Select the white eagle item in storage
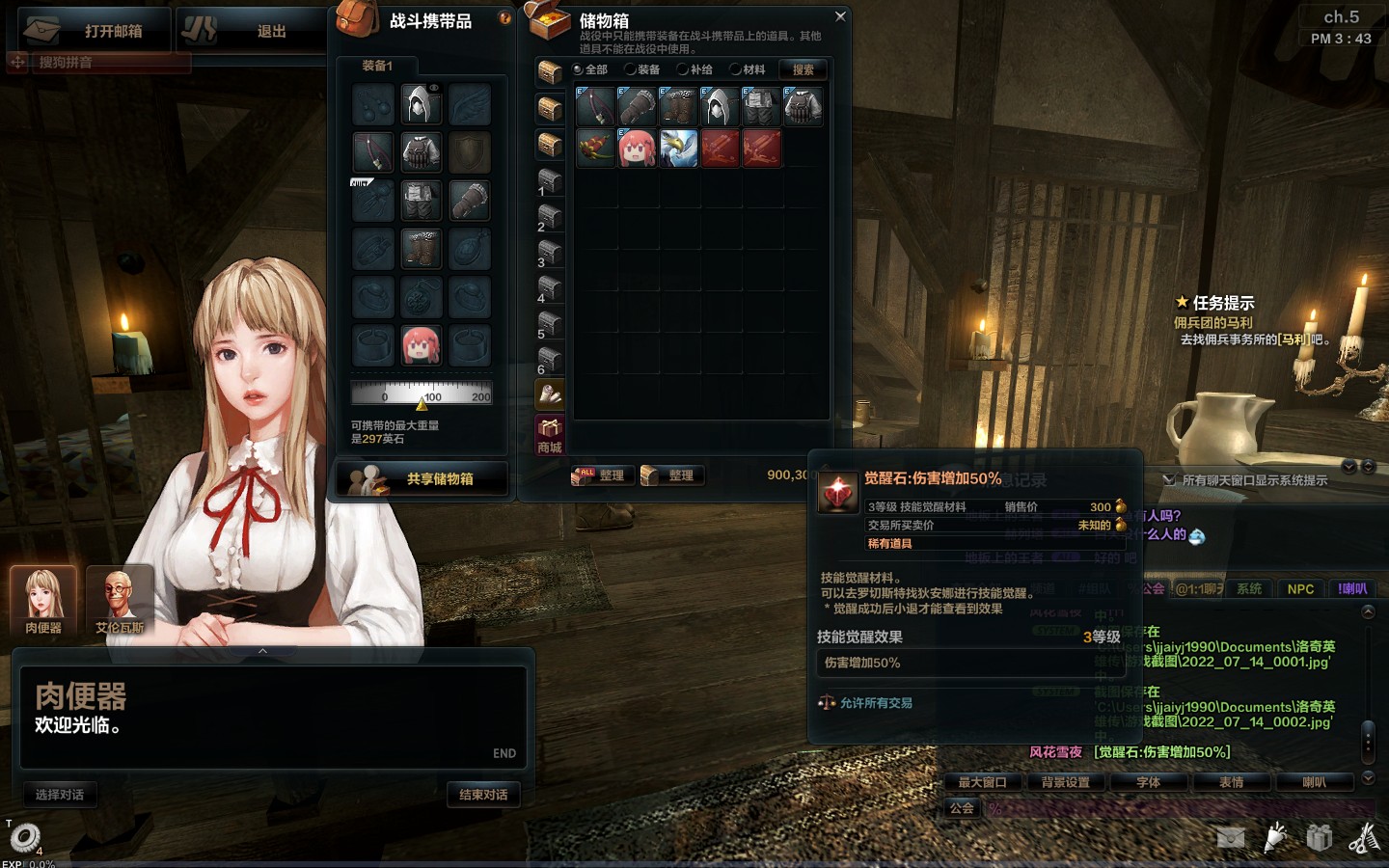The width and height of the screenshot is (1389, 868). pos(678,149)
